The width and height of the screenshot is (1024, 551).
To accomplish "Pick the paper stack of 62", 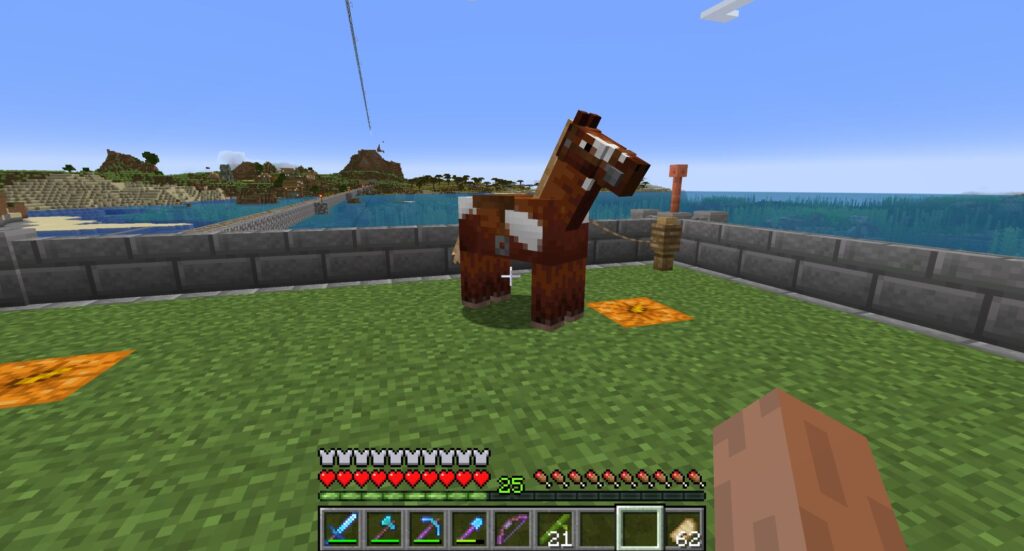I will pyautogui.click(x=685, y=527).
